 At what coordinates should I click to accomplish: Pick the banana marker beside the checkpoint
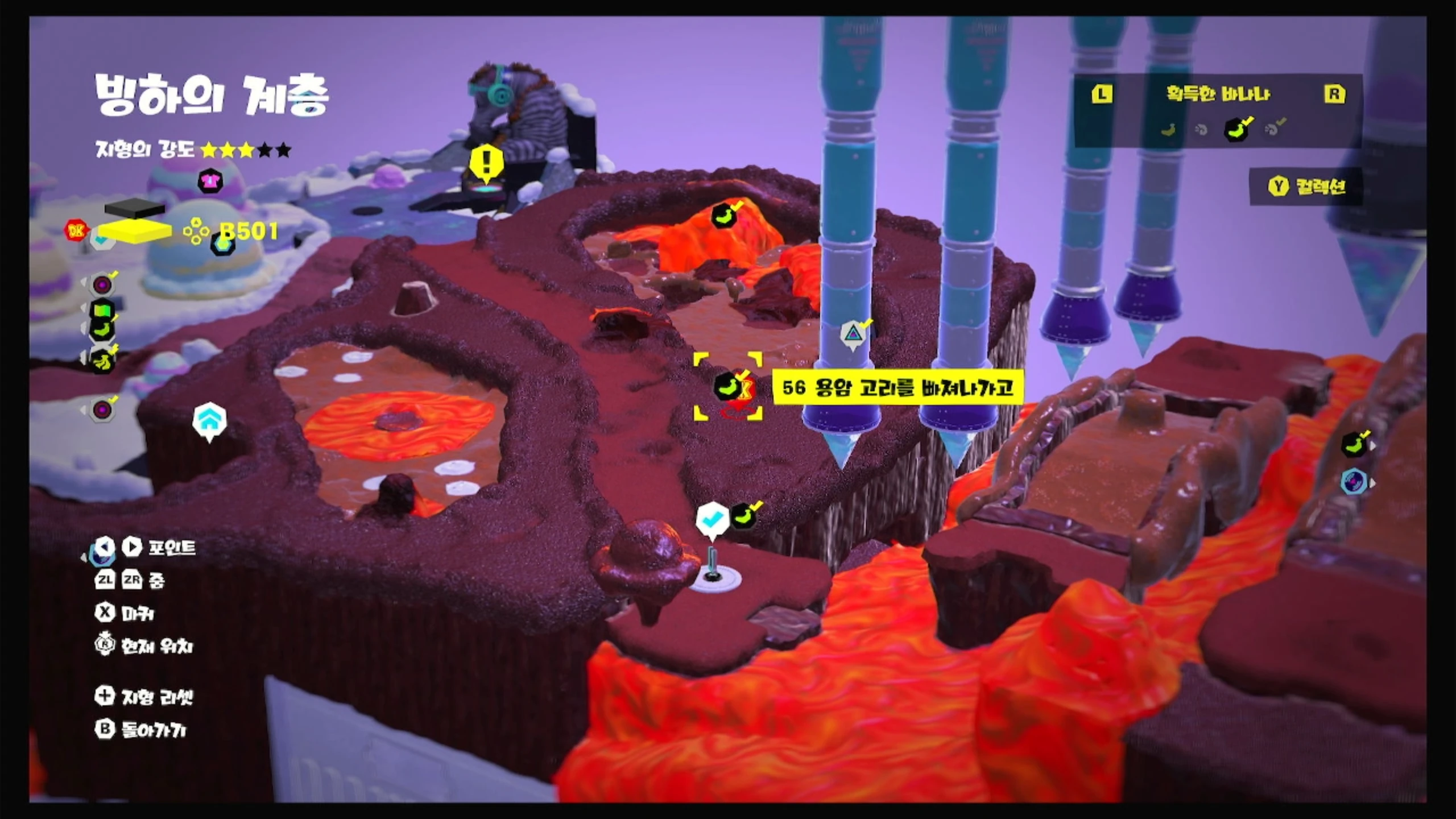point(744,516)
